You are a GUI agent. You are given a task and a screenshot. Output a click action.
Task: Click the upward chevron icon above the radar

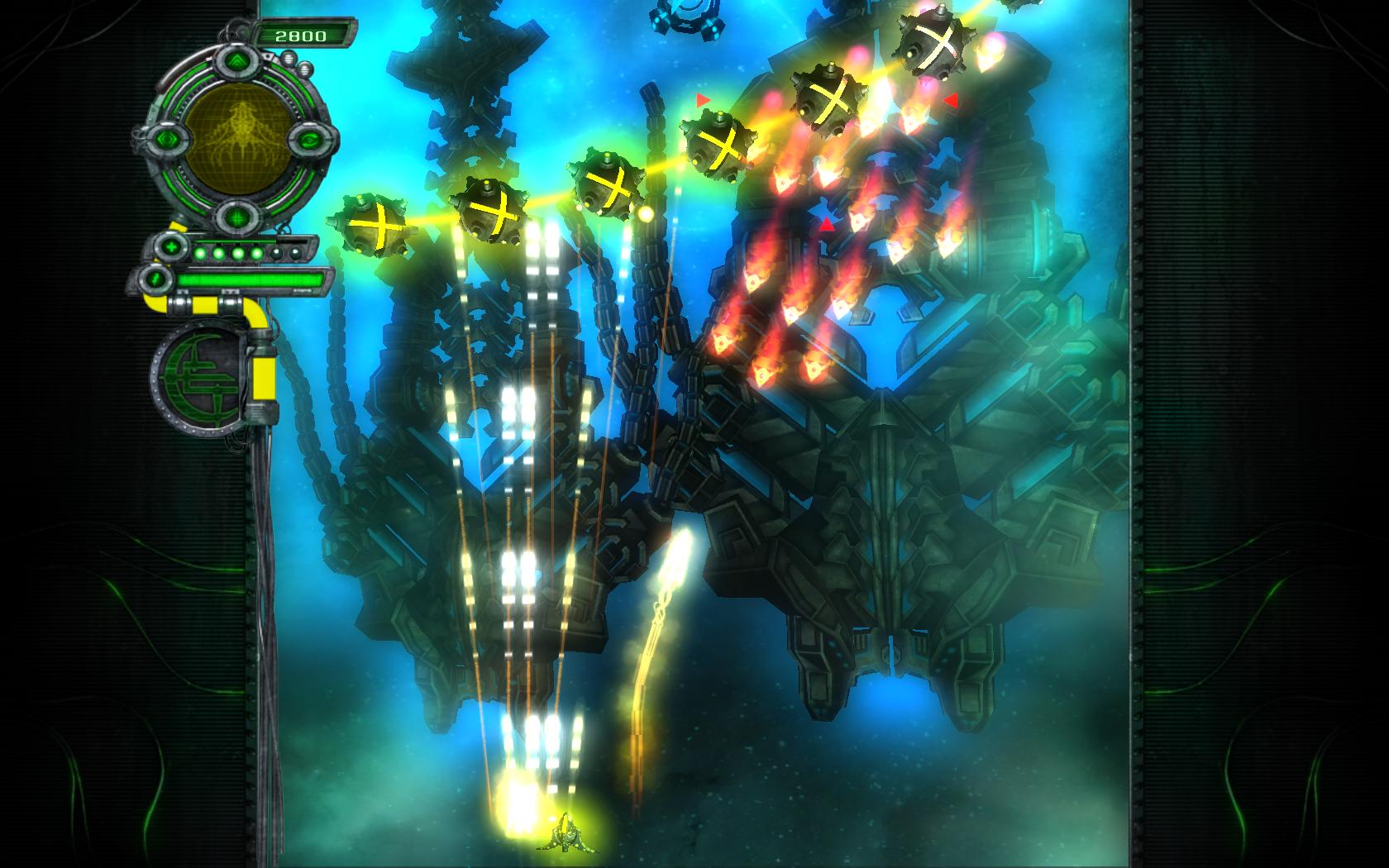click(236, 60)
